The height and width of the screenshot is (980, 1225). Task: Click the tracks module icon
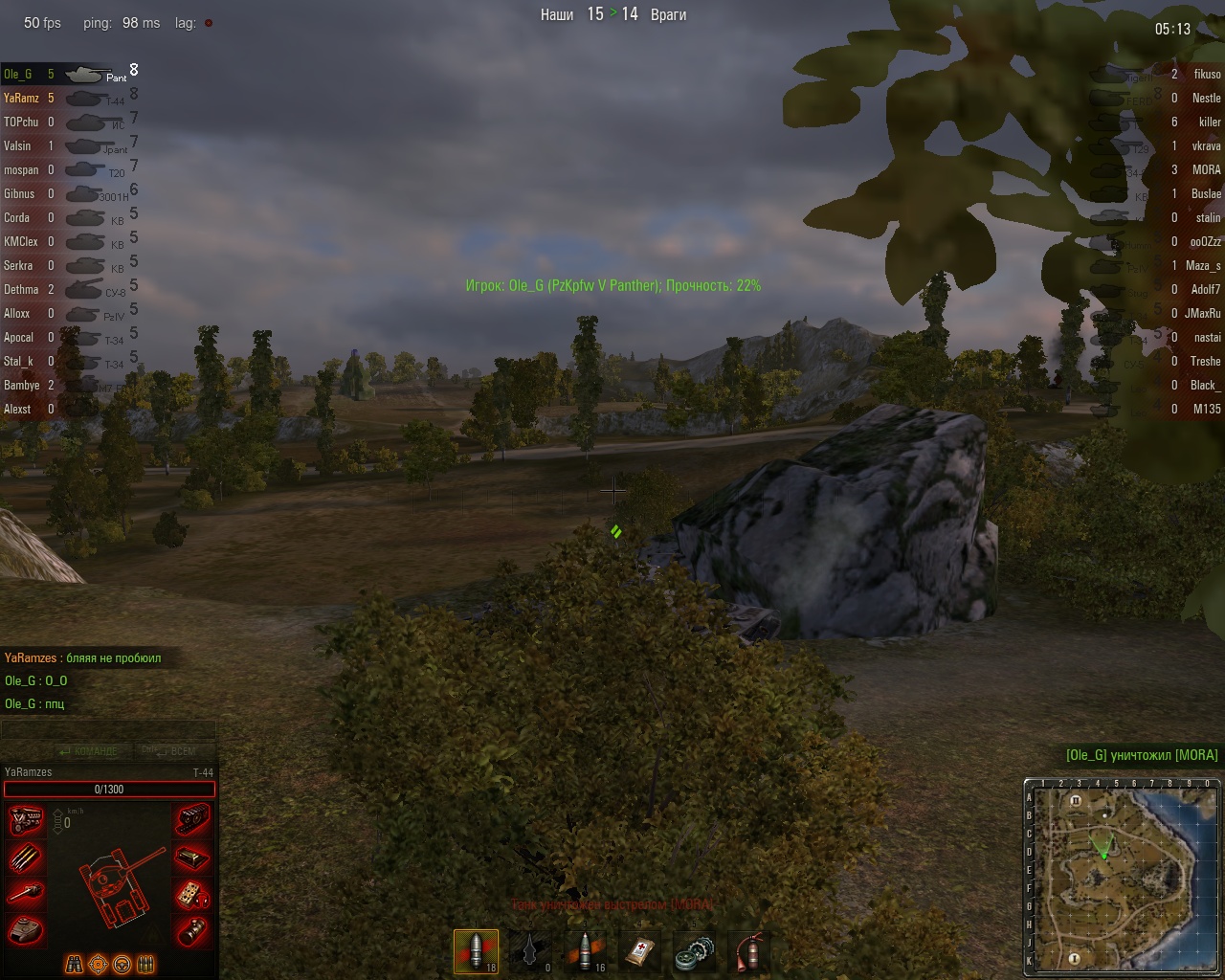pos(193,821)
